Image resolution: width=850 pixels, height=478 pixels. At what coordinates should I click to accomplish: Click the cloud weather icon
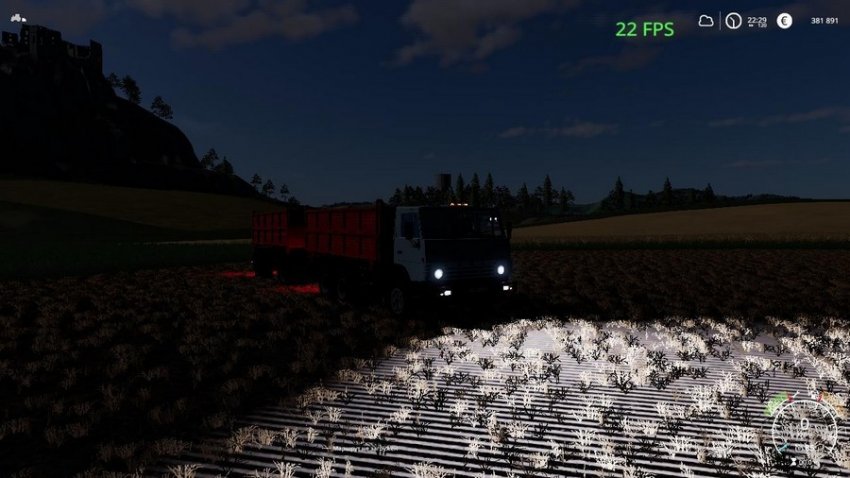(x=706, y=21)
